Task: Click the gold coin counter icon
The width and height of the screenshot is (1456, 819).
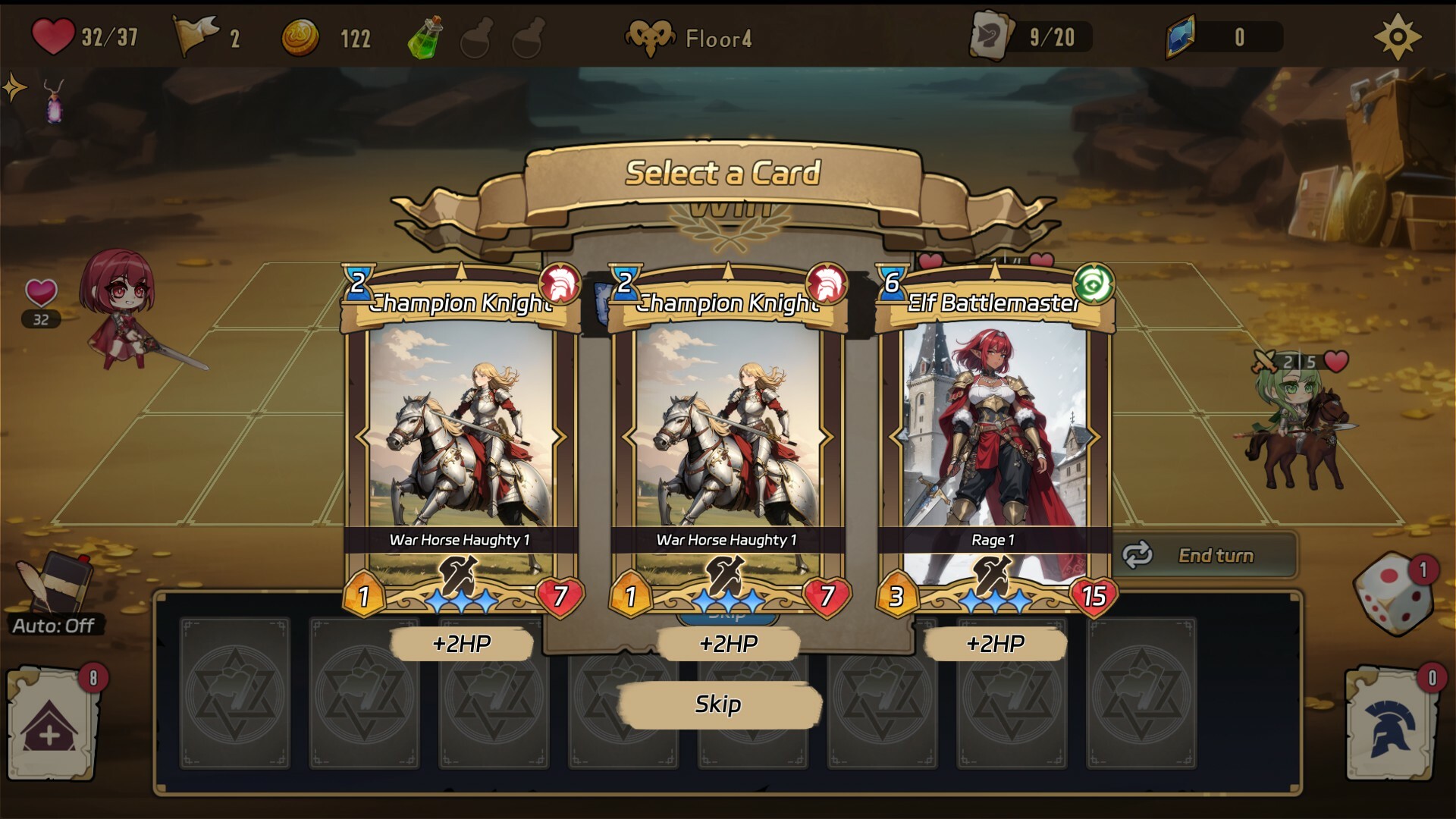Action: coord(300,36)
